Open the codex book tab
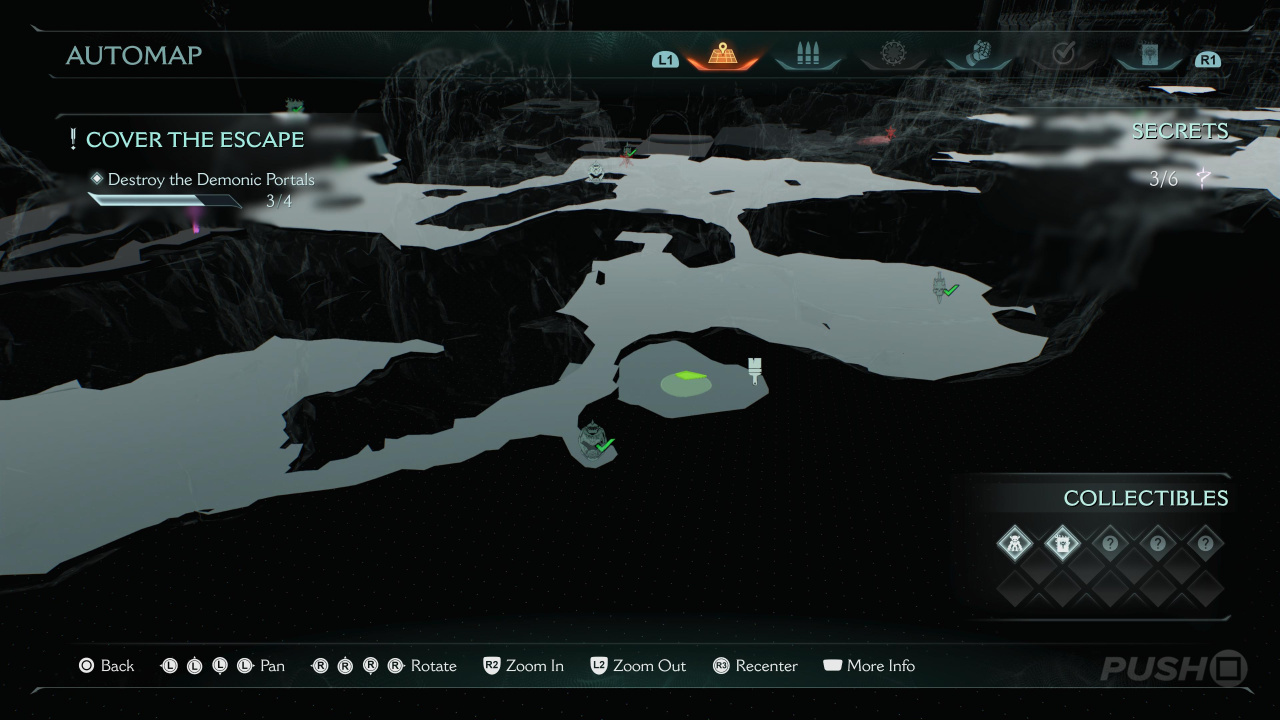Viewport: 1280px width, 720px height. (1149, 55)
